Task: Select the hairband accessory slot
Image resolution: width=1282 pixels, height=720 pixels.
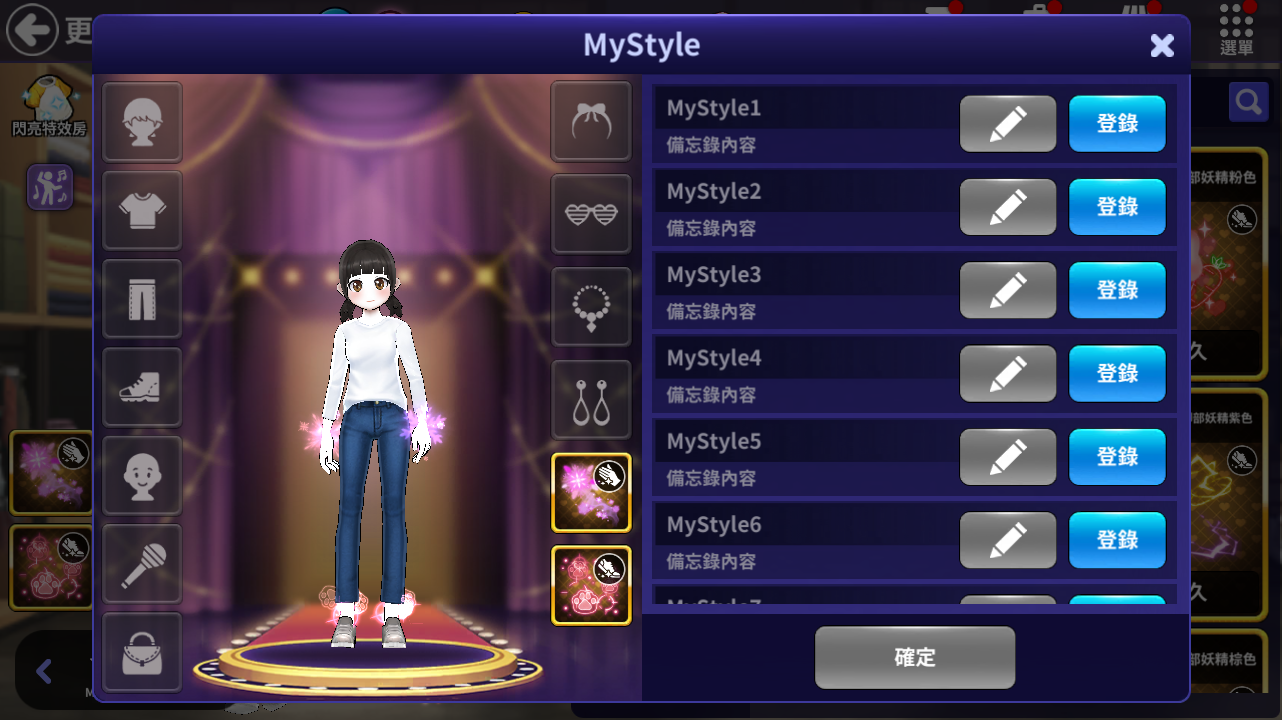Action: [591, 121]
